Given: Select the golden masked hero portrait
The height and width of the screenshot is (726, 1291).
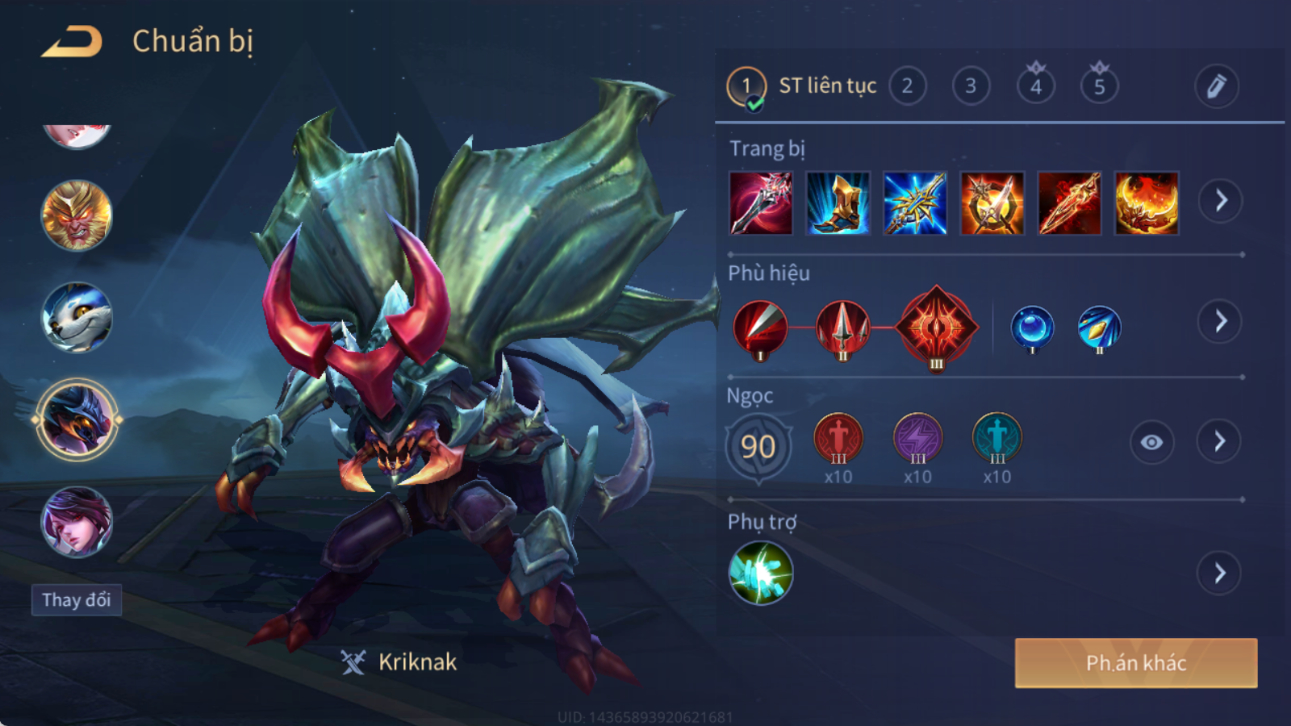Looking at the screenshot, I should click(76, 216).
